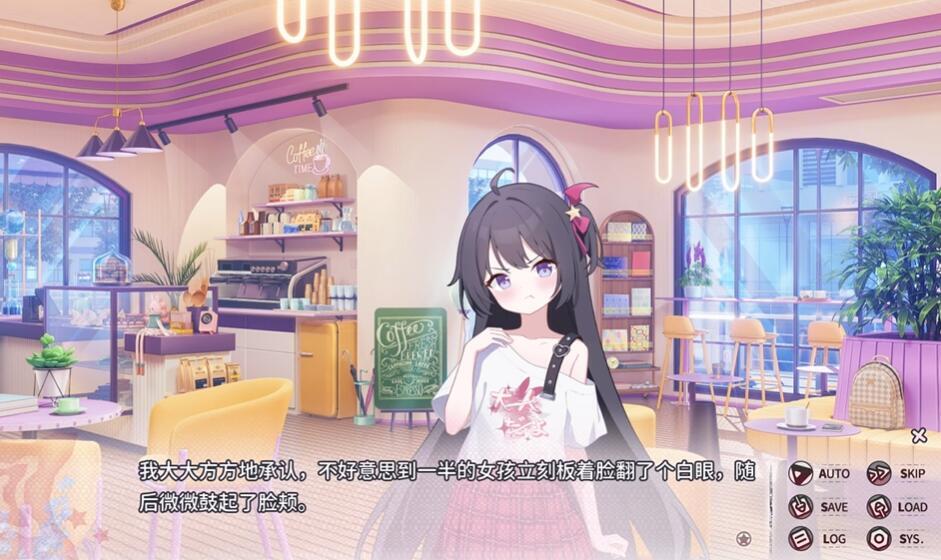Screen dimensions: 941x560
Task: Enable AUTO text advance mode
Action: click(819, 474)
